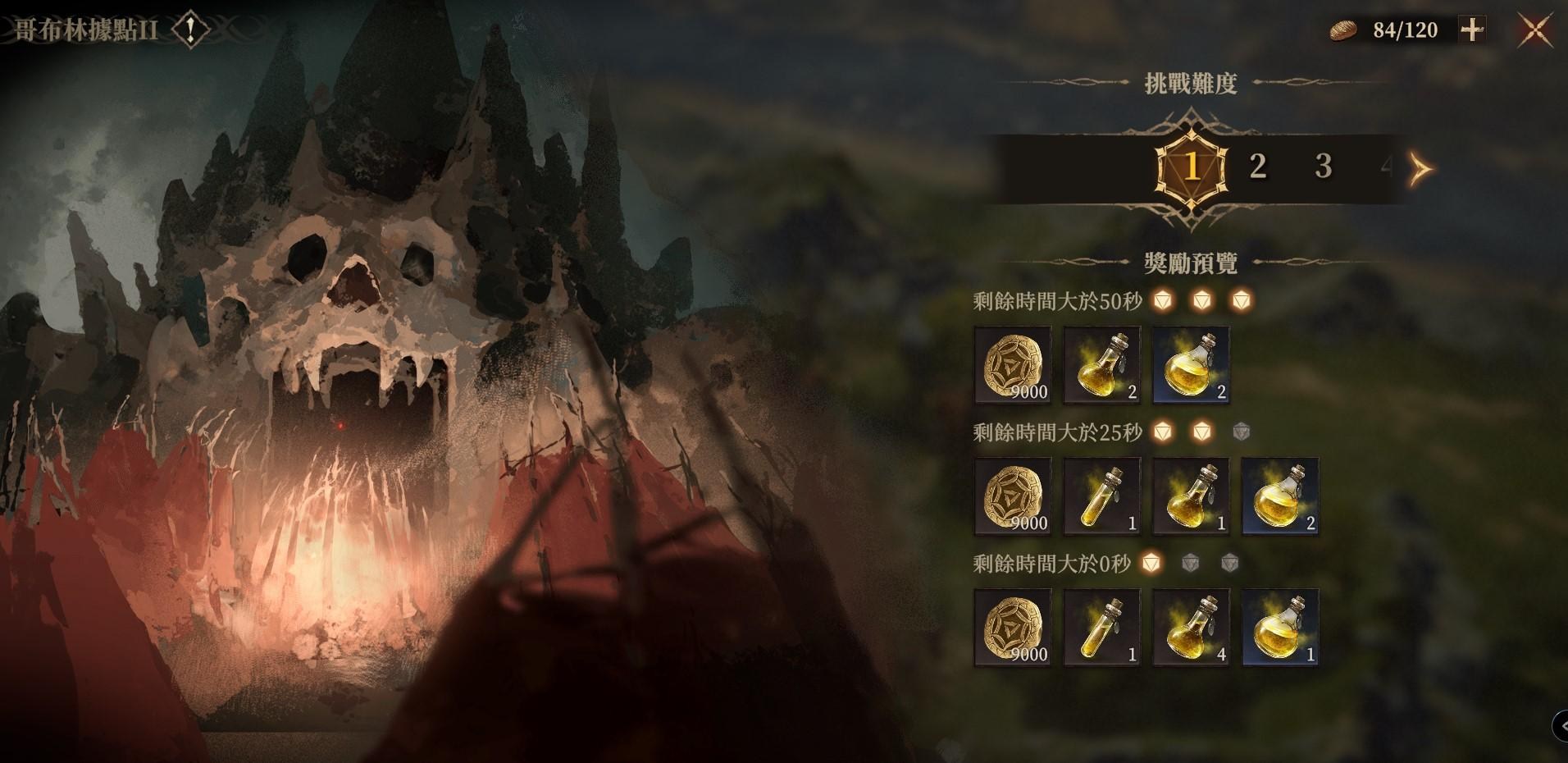
Task: Inspect the potion with quantity 4
Action: tap(1191, 628)
